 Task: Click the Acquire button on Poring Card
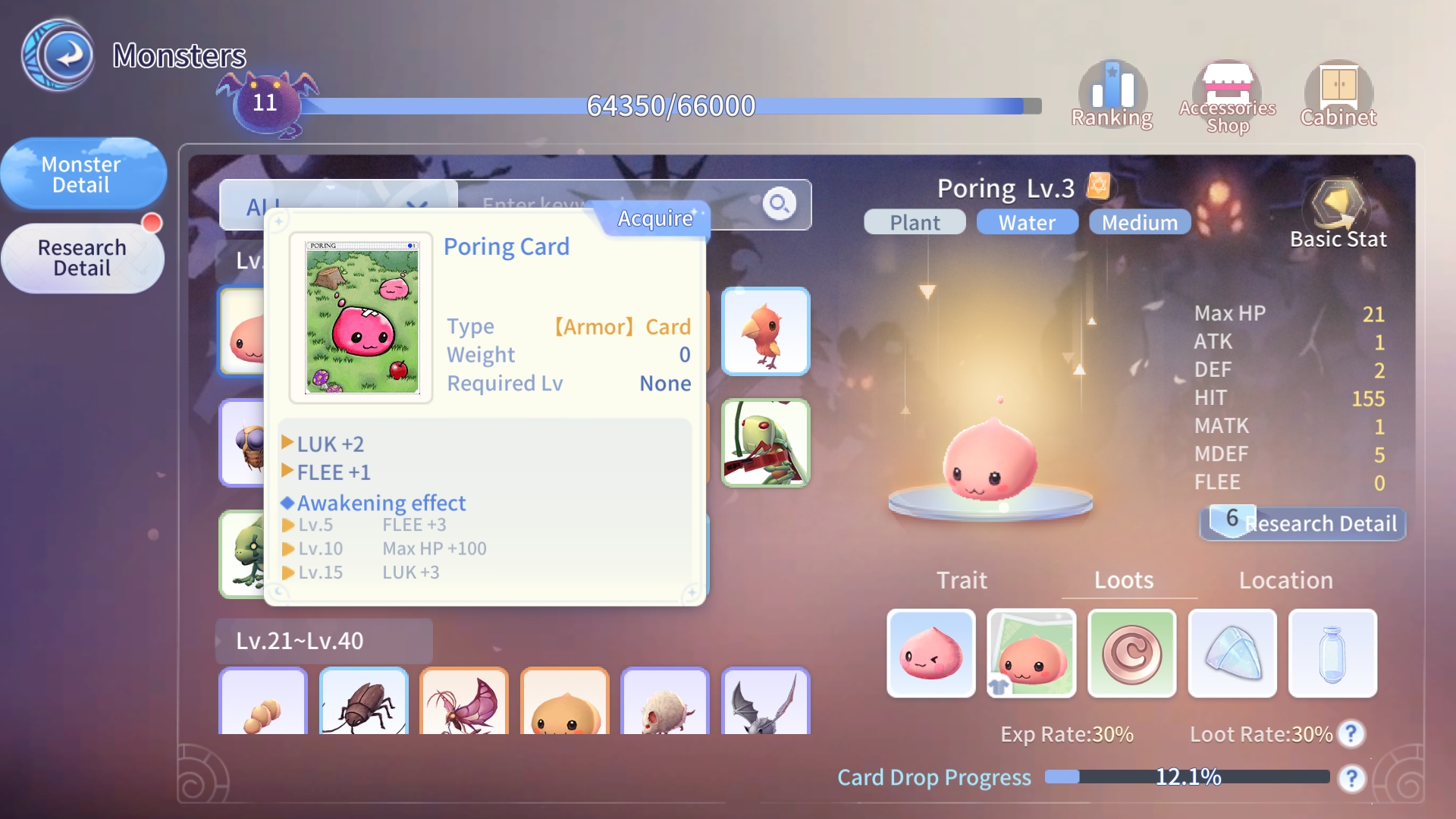pyautogui.click(x=654, y=218)
